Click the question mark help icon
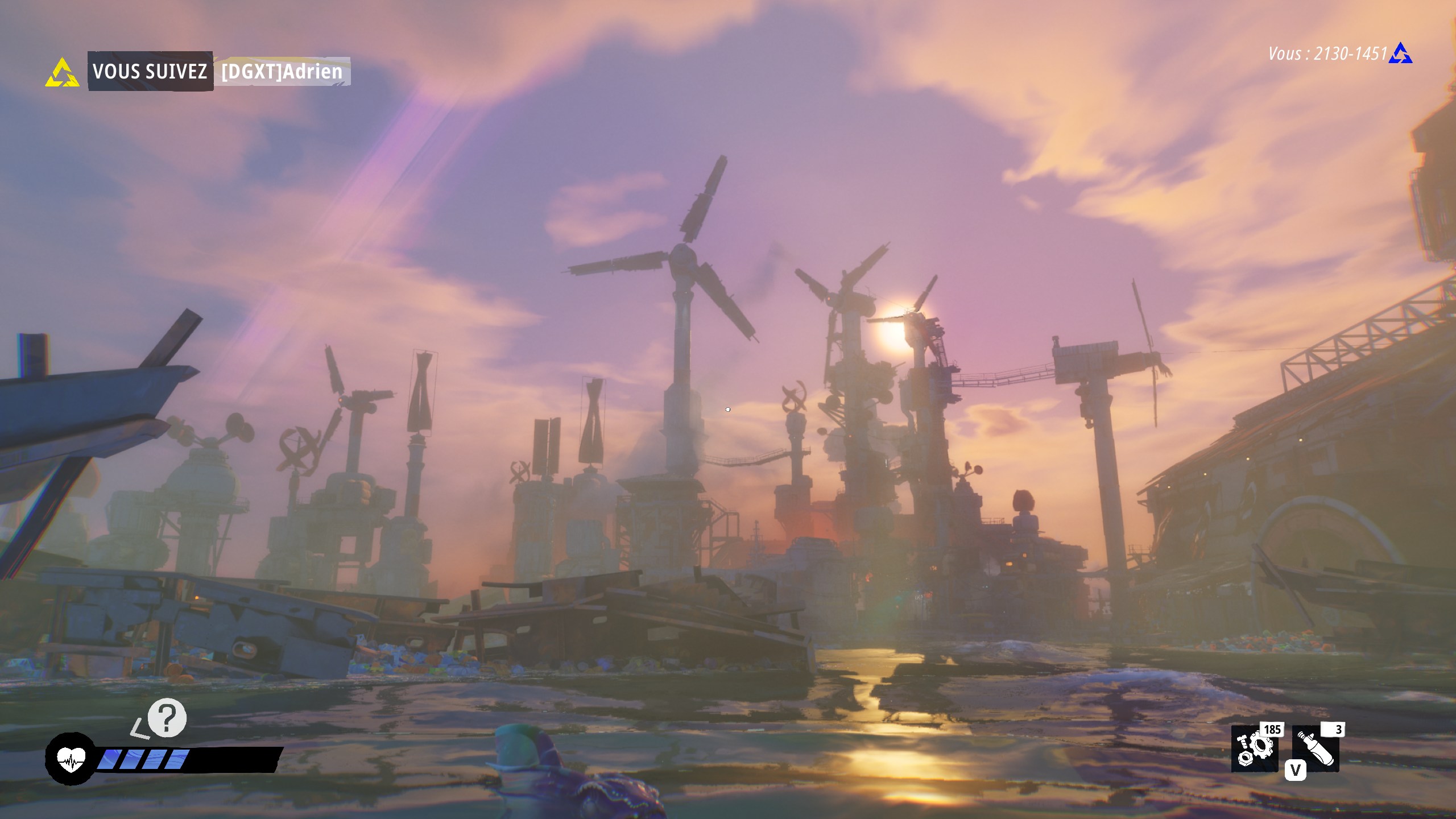Viewport: 1456px width, 819px height. 167,718
